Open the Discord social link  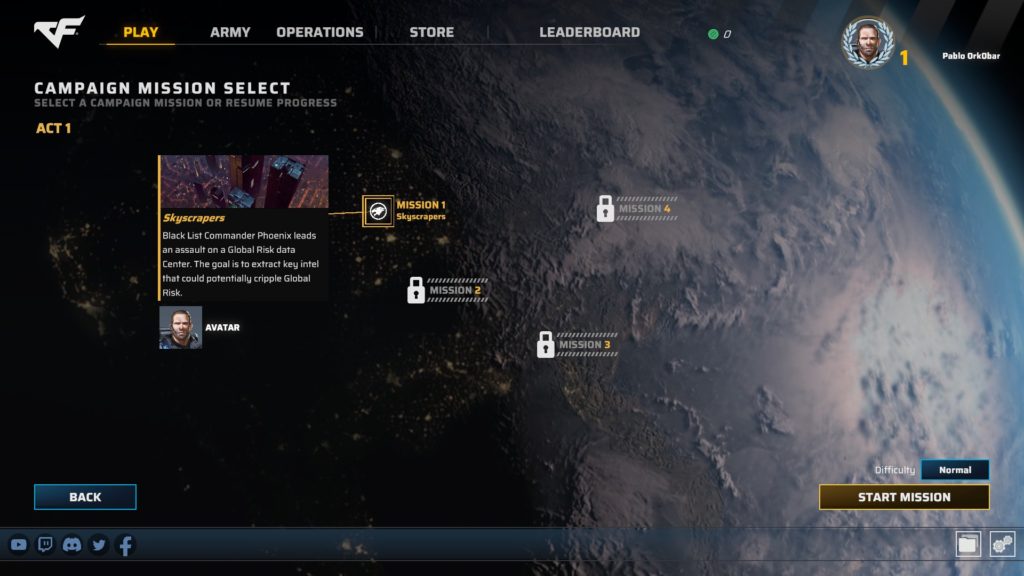pyautogui.click(x=72, y=545)
